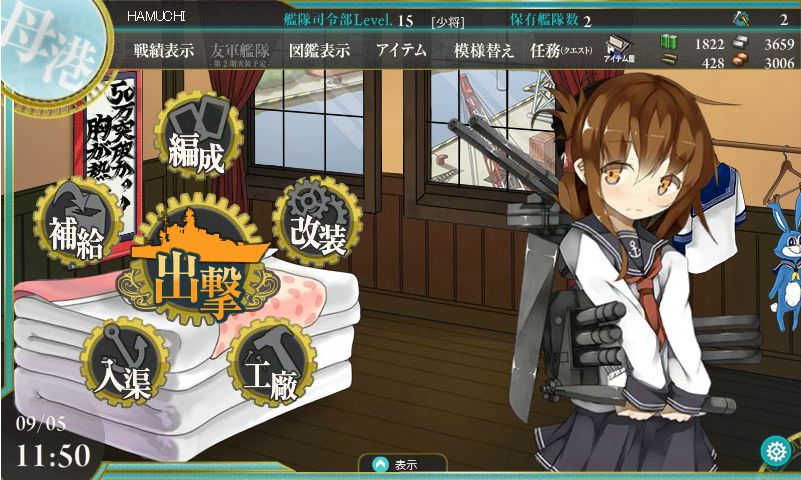Choose the 補給 resupply gear
The width and height of the screenshot is (801, 480).
[x=75, y=228]
